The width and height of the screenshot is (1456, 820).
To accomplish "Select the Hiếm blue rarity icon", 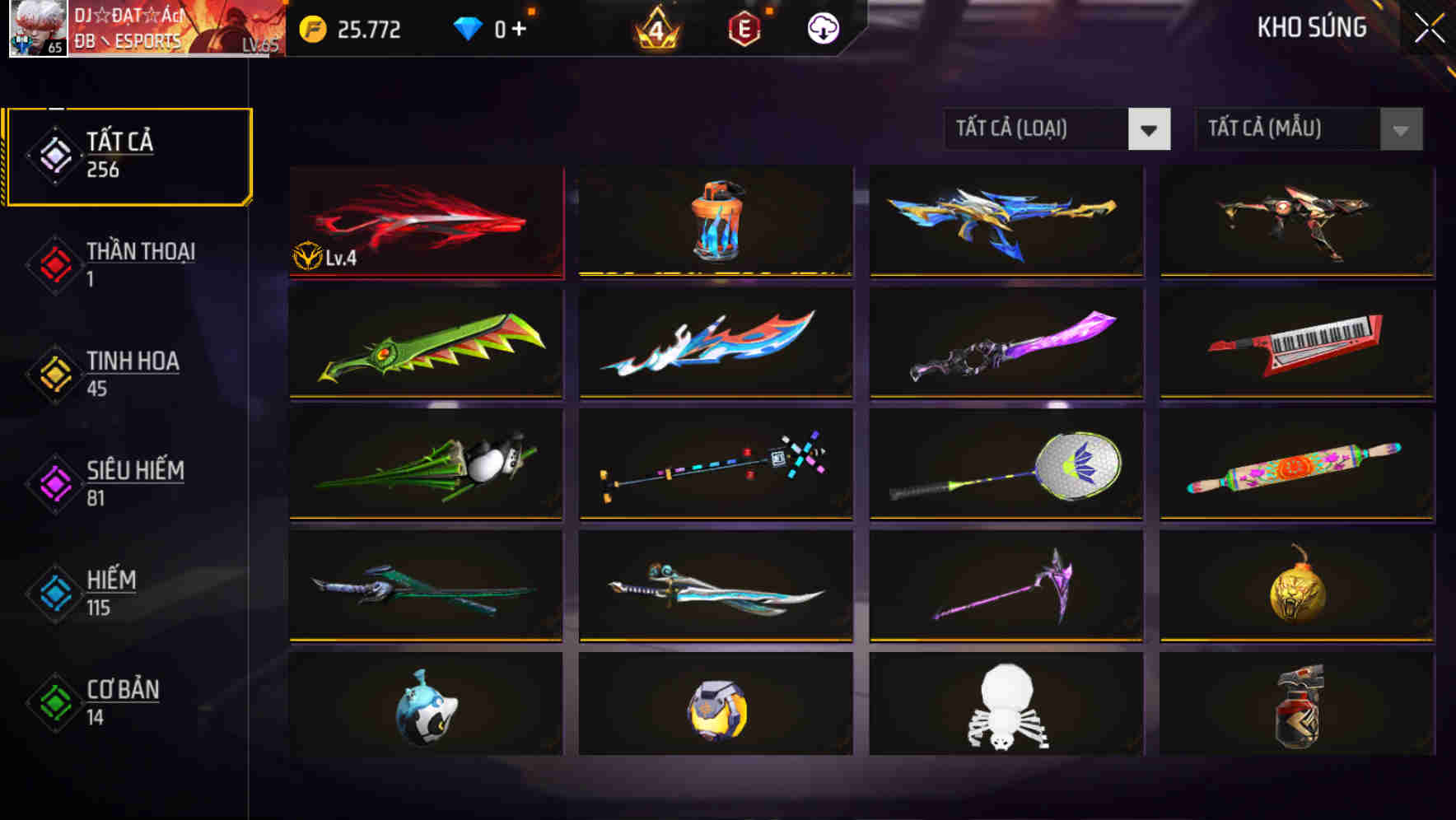I will pos(53,592).
